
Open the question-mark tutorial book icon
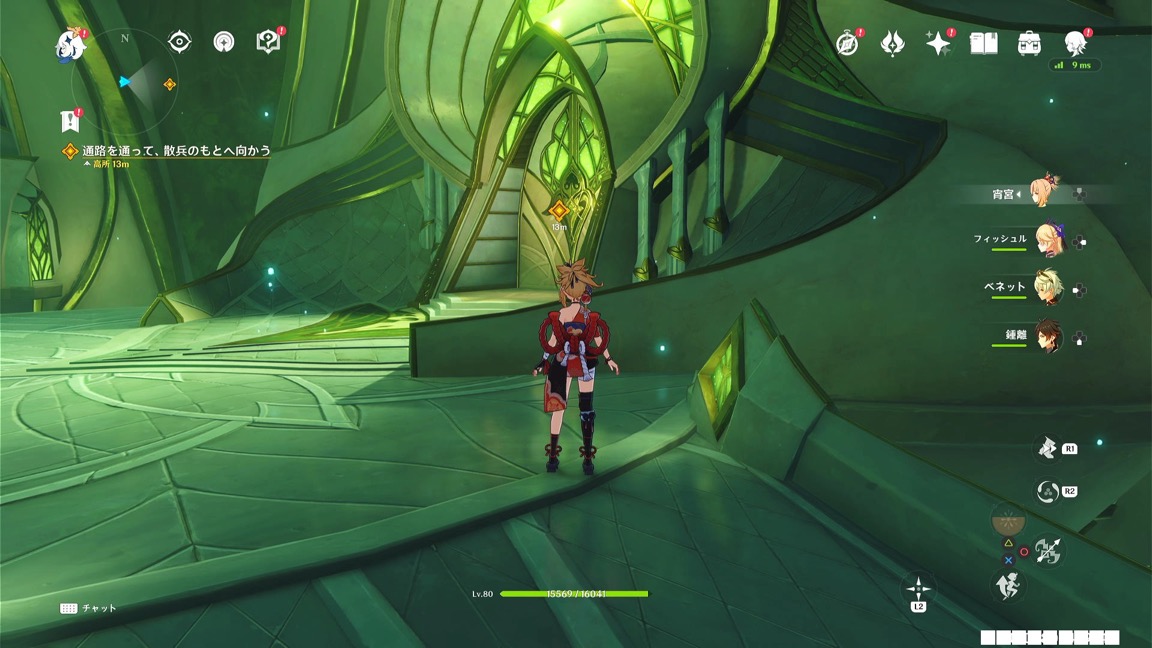point(268,42)
